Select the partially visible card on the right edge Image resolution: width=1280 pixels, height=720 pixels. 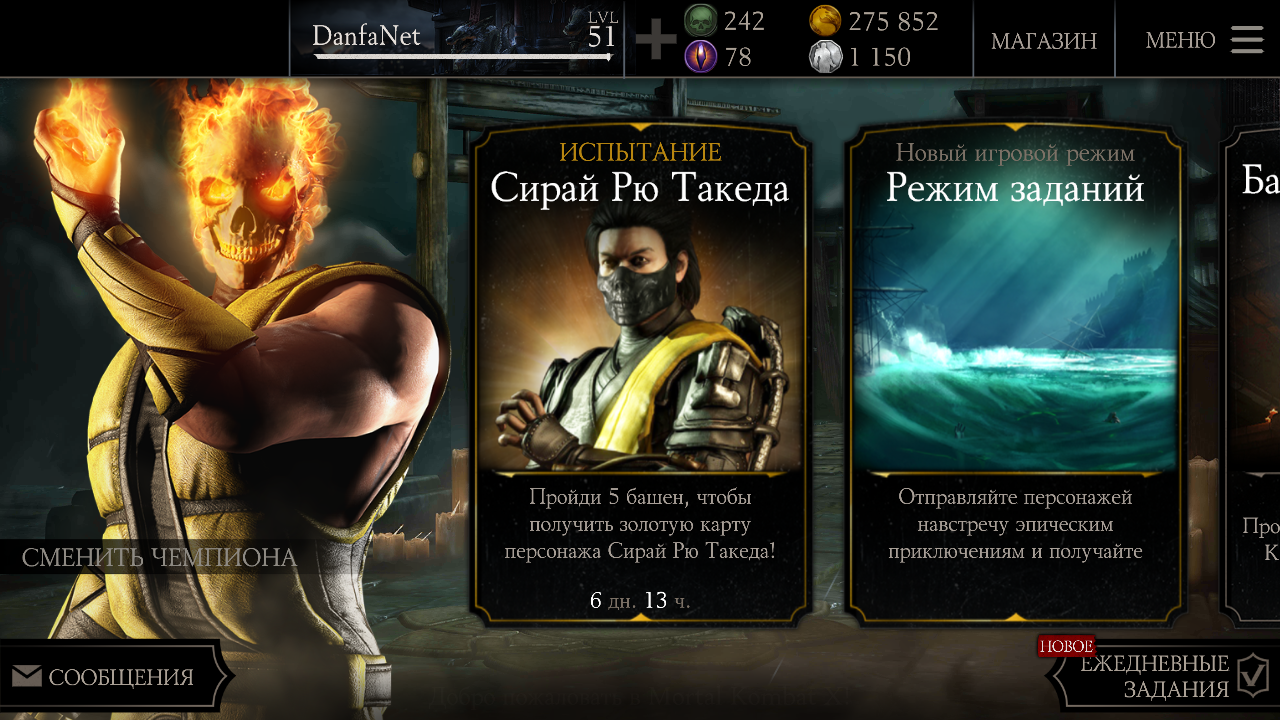point(1255,375)
